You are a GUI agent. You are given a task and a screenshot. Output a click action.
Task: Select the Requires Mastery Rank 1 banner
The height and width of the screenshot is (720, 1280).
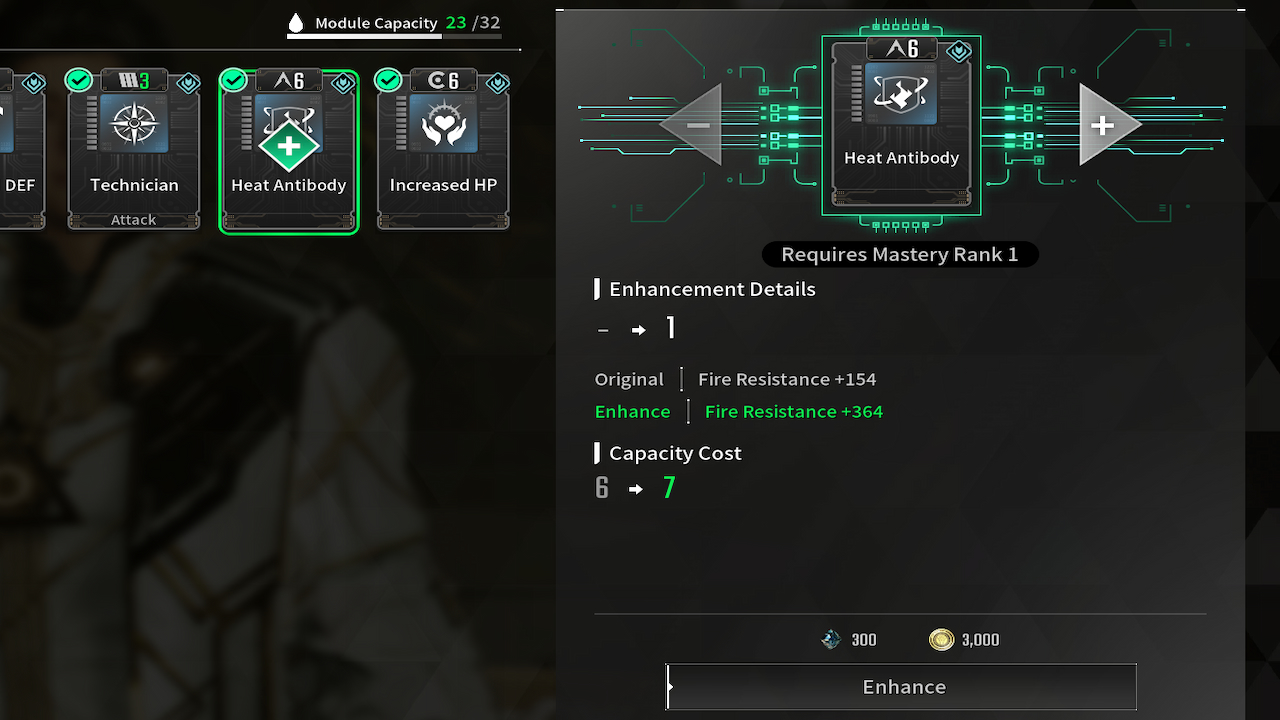pos(899,254)
